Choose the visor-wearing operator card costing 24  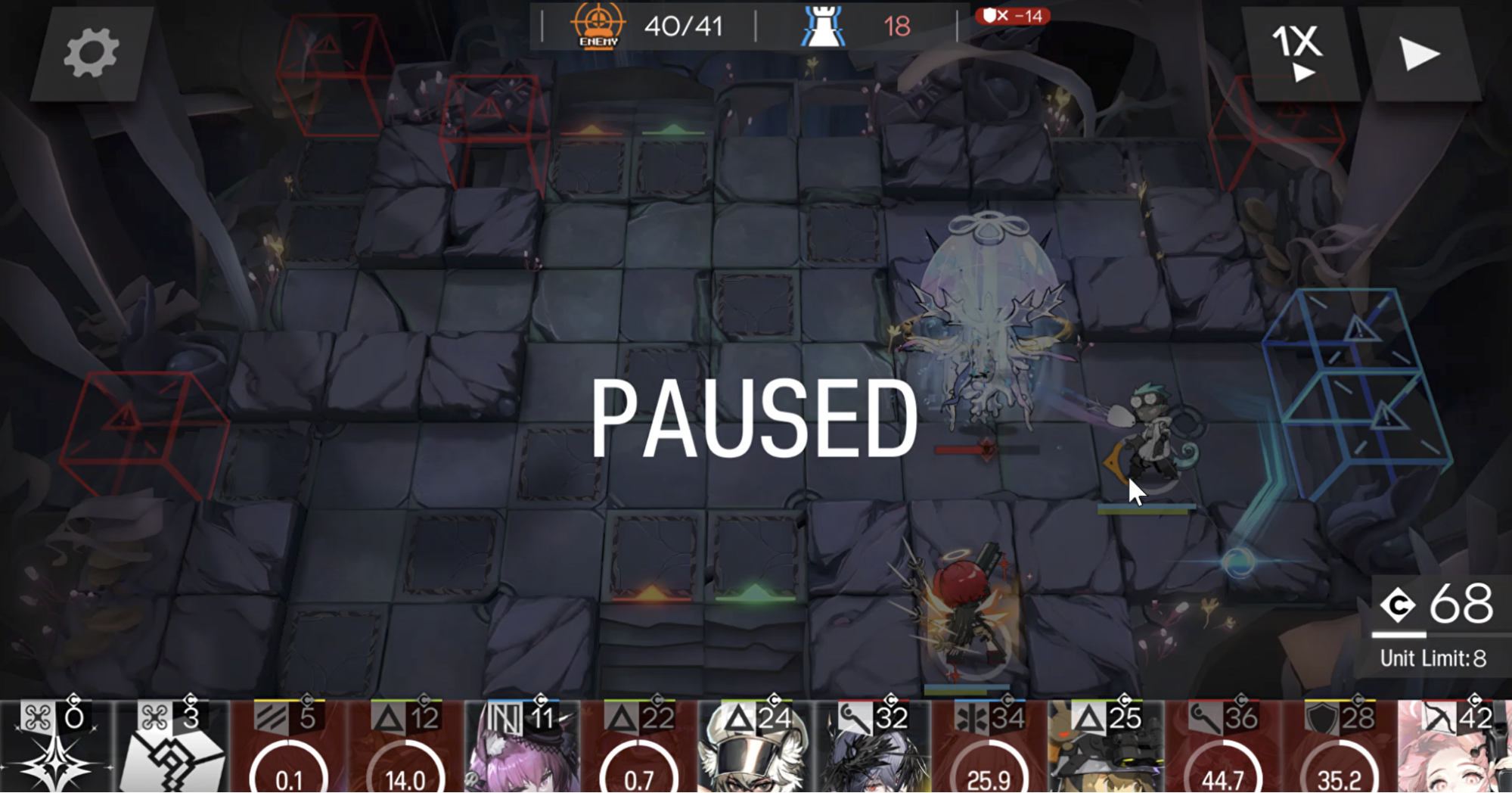pyautogui.click(x=756, y=747)
